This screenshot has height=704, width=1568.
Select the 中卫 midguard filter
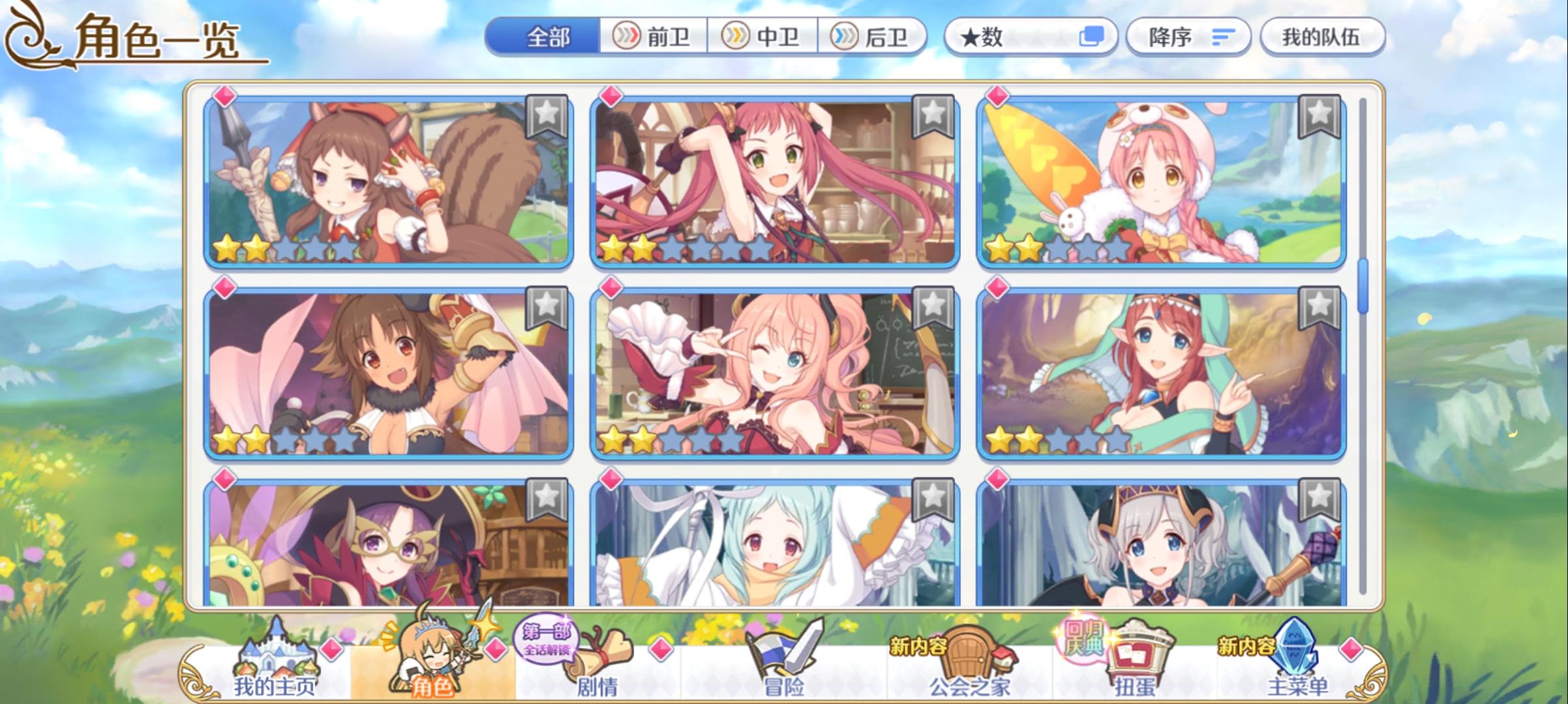[764, 37]
